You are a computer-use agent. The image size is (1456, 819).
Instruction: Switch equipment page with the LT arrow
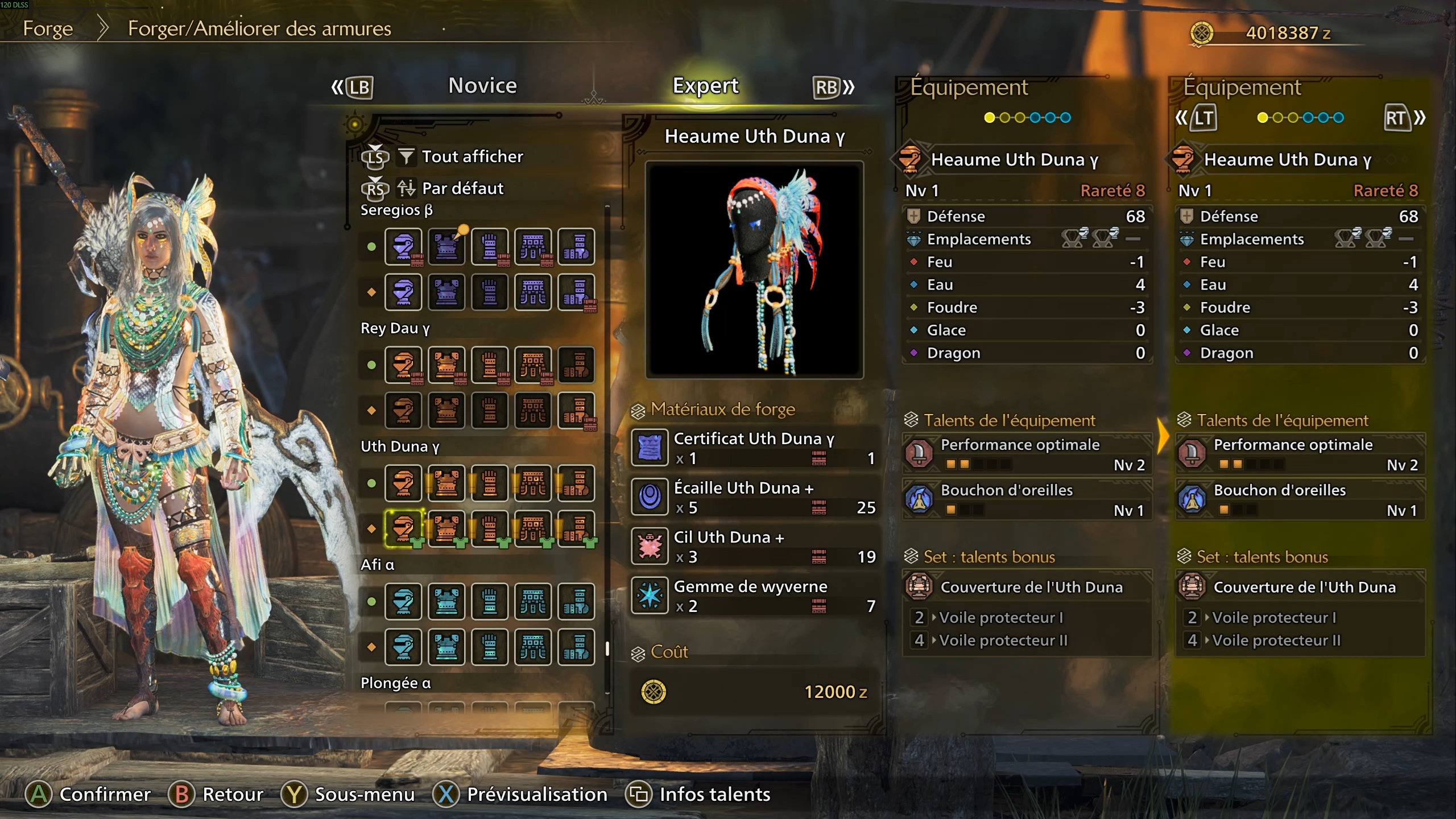click(1201, 118)
